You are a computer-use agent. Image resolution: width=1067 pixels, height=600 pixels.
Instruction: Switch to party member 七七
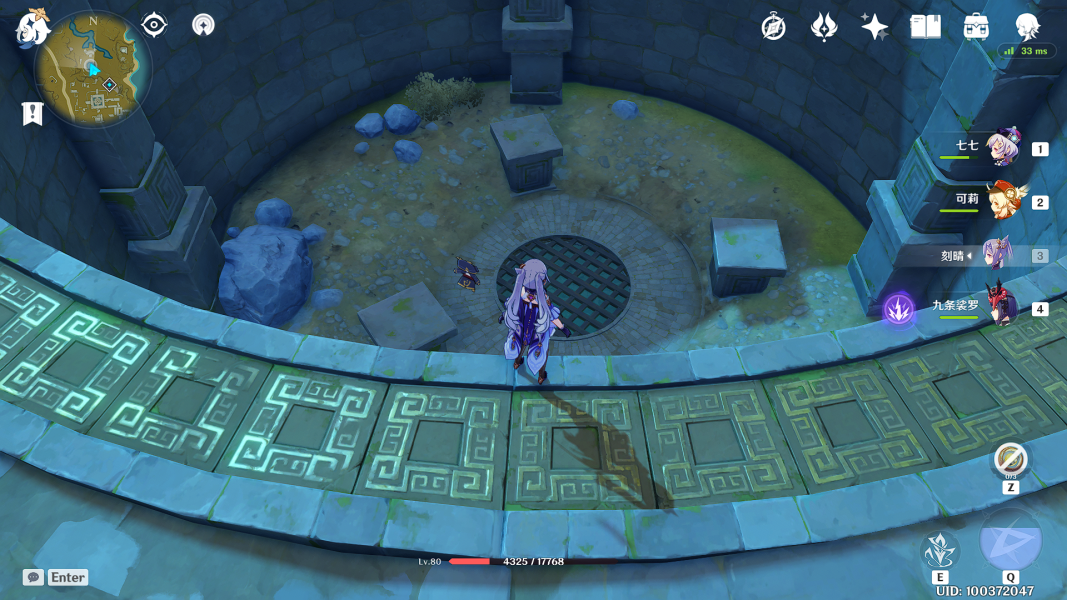tap(1000, 149)
